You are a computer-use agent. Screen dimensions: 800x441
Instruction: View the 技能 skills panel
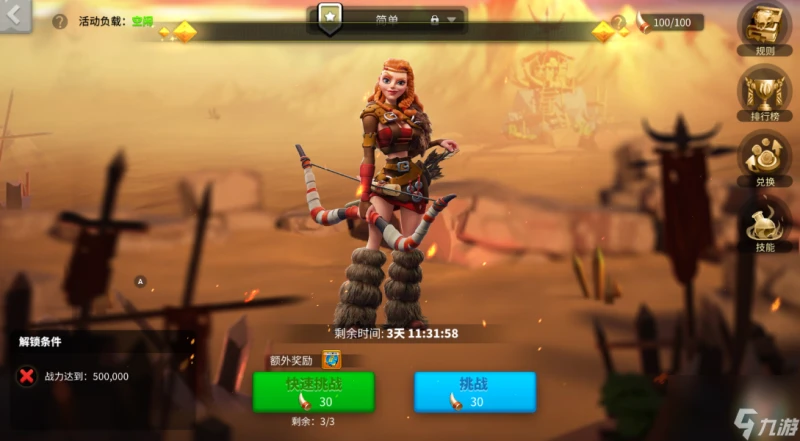[x=764, y=226]
